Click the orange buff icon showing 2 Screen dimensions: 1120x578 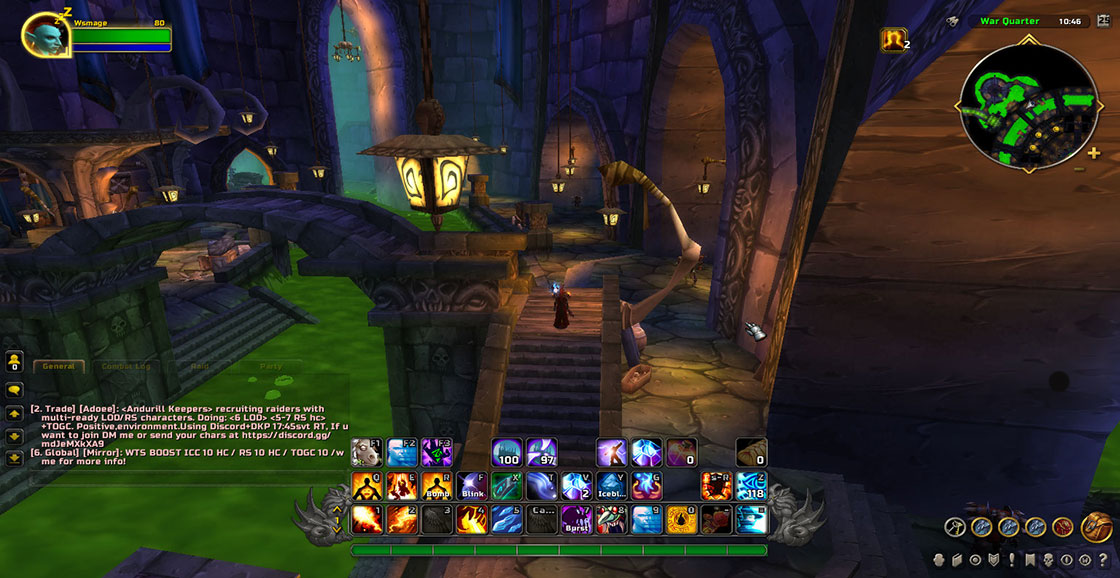pyautogui.click(x=893, y=39)
